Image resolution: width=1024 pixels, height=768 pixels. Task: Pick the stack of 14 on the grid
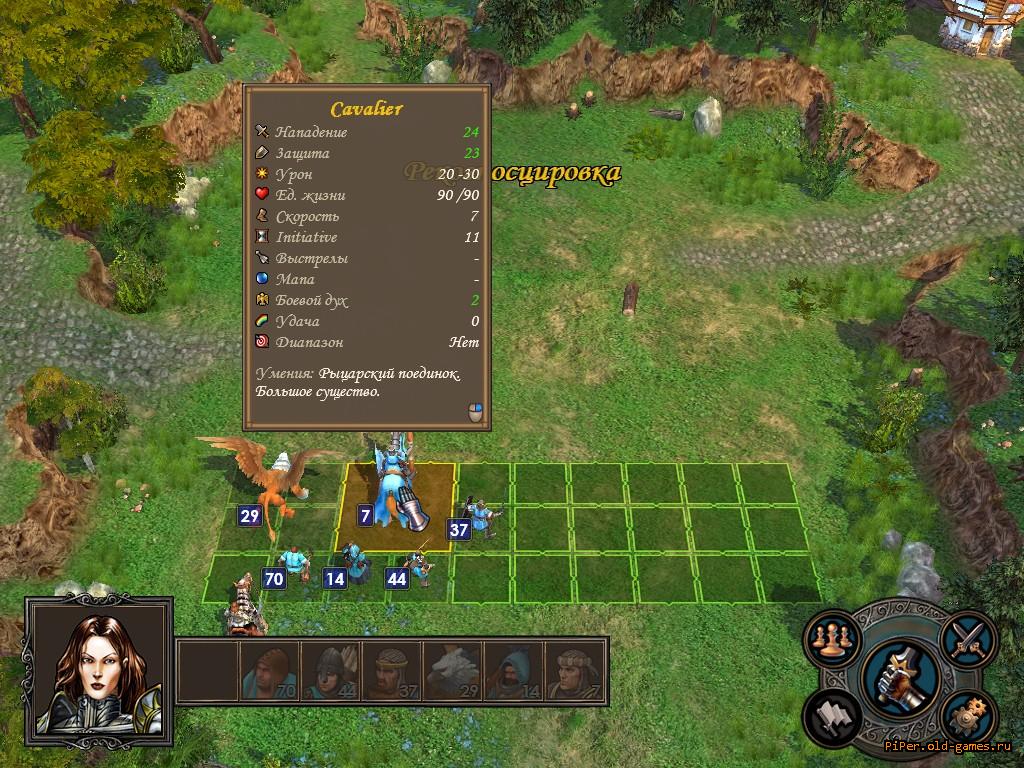point(354,565)
